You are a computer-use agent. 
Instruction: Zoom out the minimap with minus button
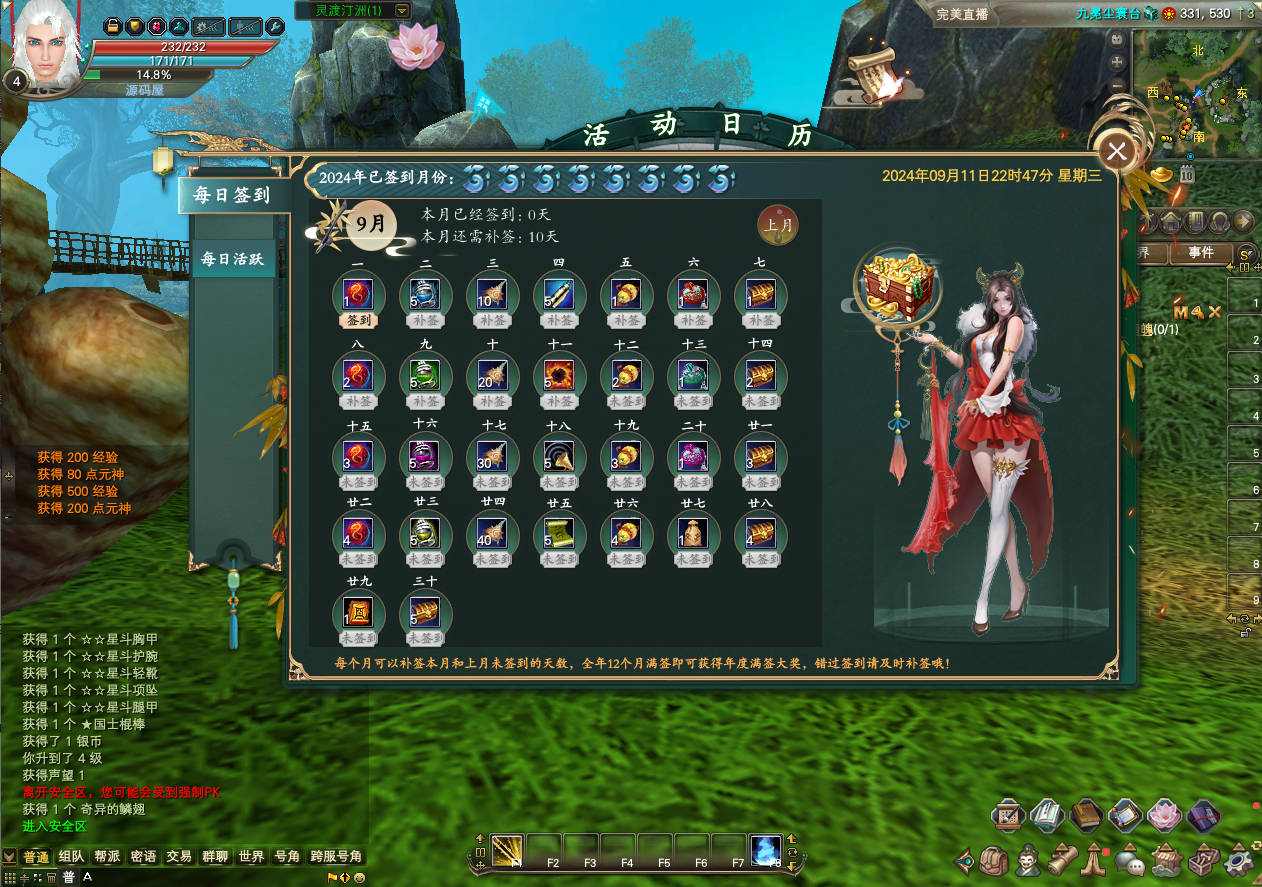(1117, 86)
